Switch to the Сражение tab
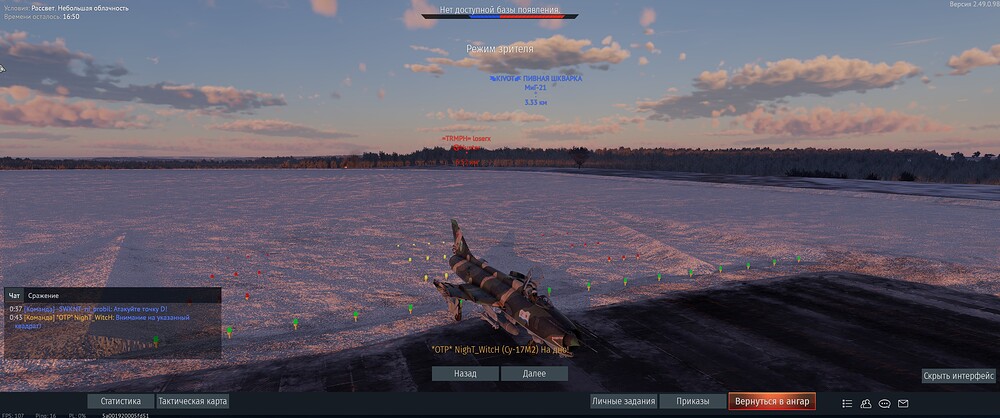This screenshot has height=418, width=1000. point(43,296)
